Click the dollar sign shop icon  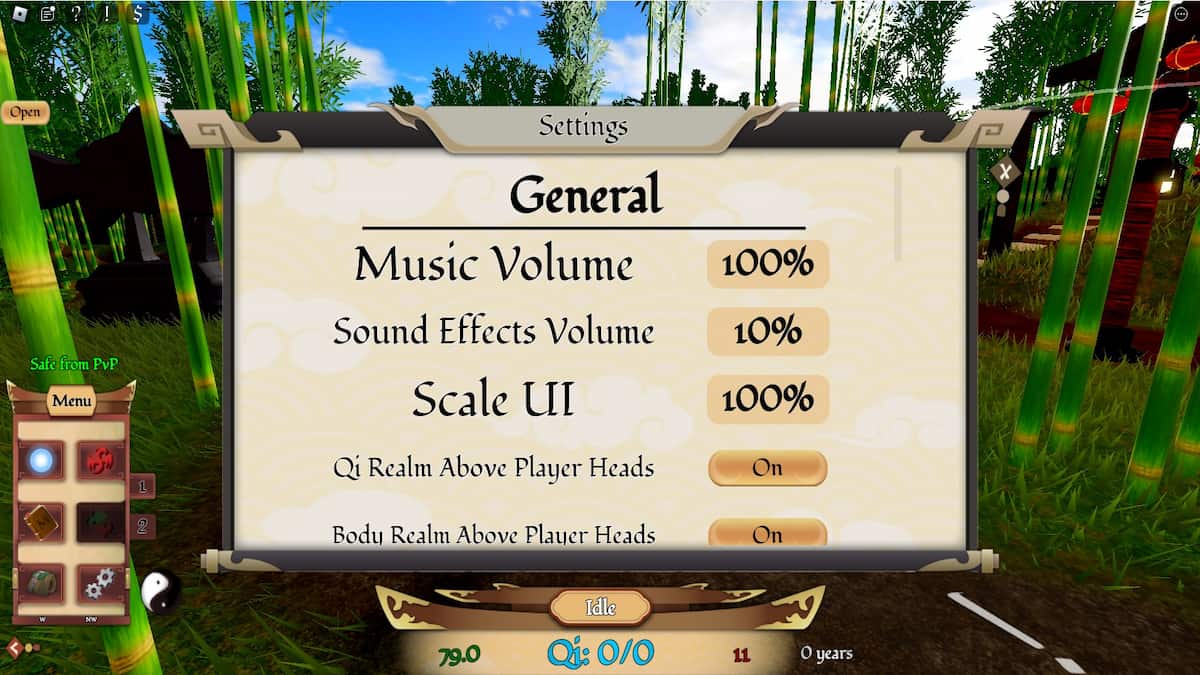(136, 14)
